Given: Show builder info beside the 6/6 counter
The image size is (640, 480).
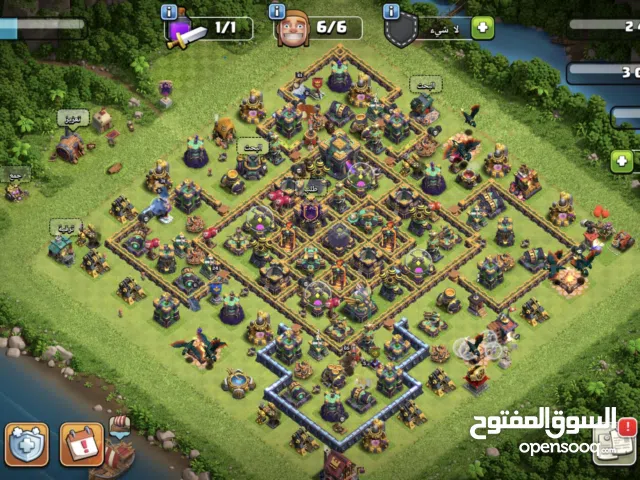Looking at the screenshot, I should 277,12.
